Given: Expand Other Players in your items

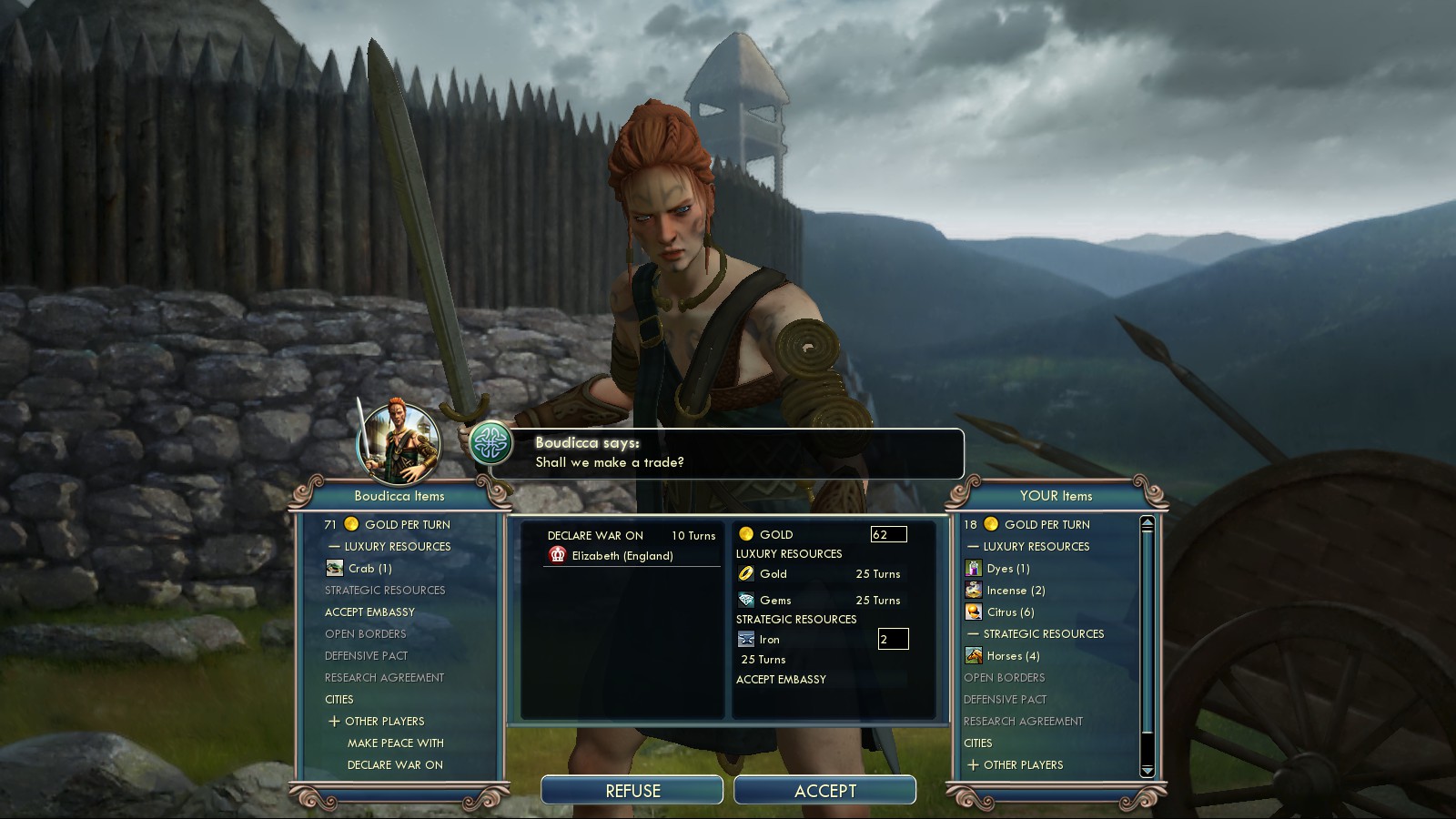Looking at the screenshot, I should point(973,765).
